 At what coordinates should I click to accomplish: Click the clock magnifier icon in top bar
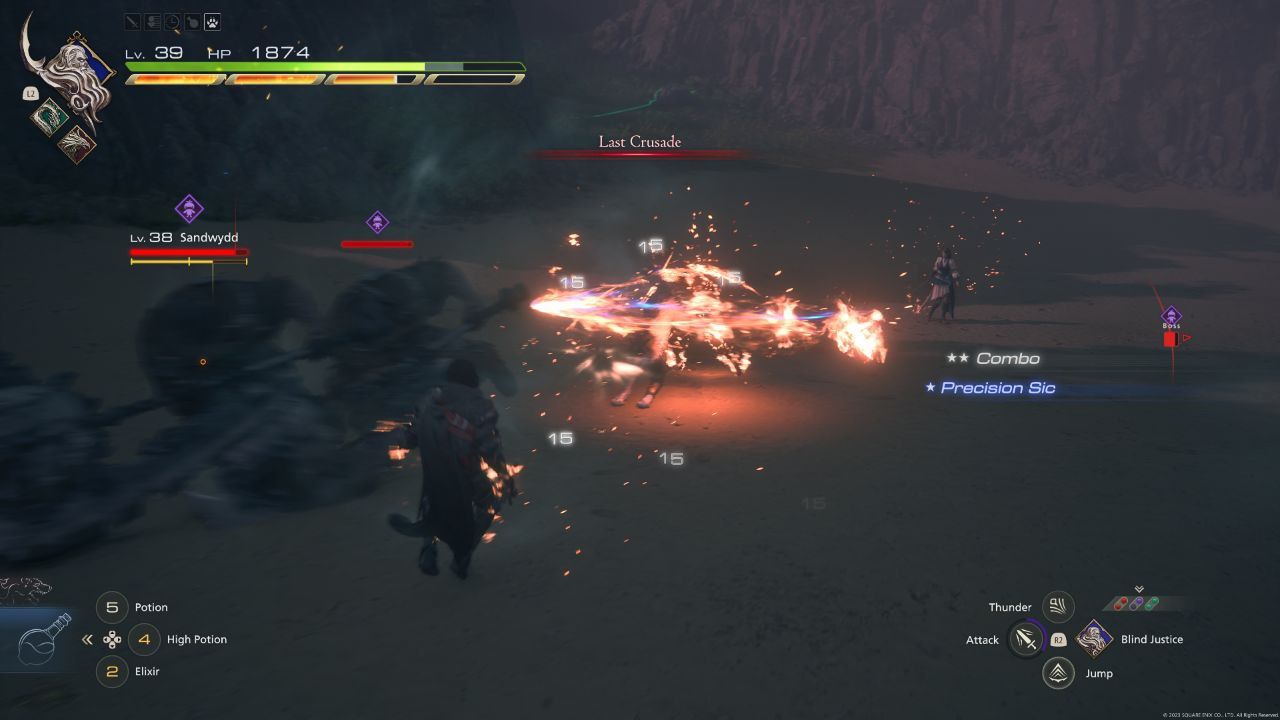pos(172,22)
